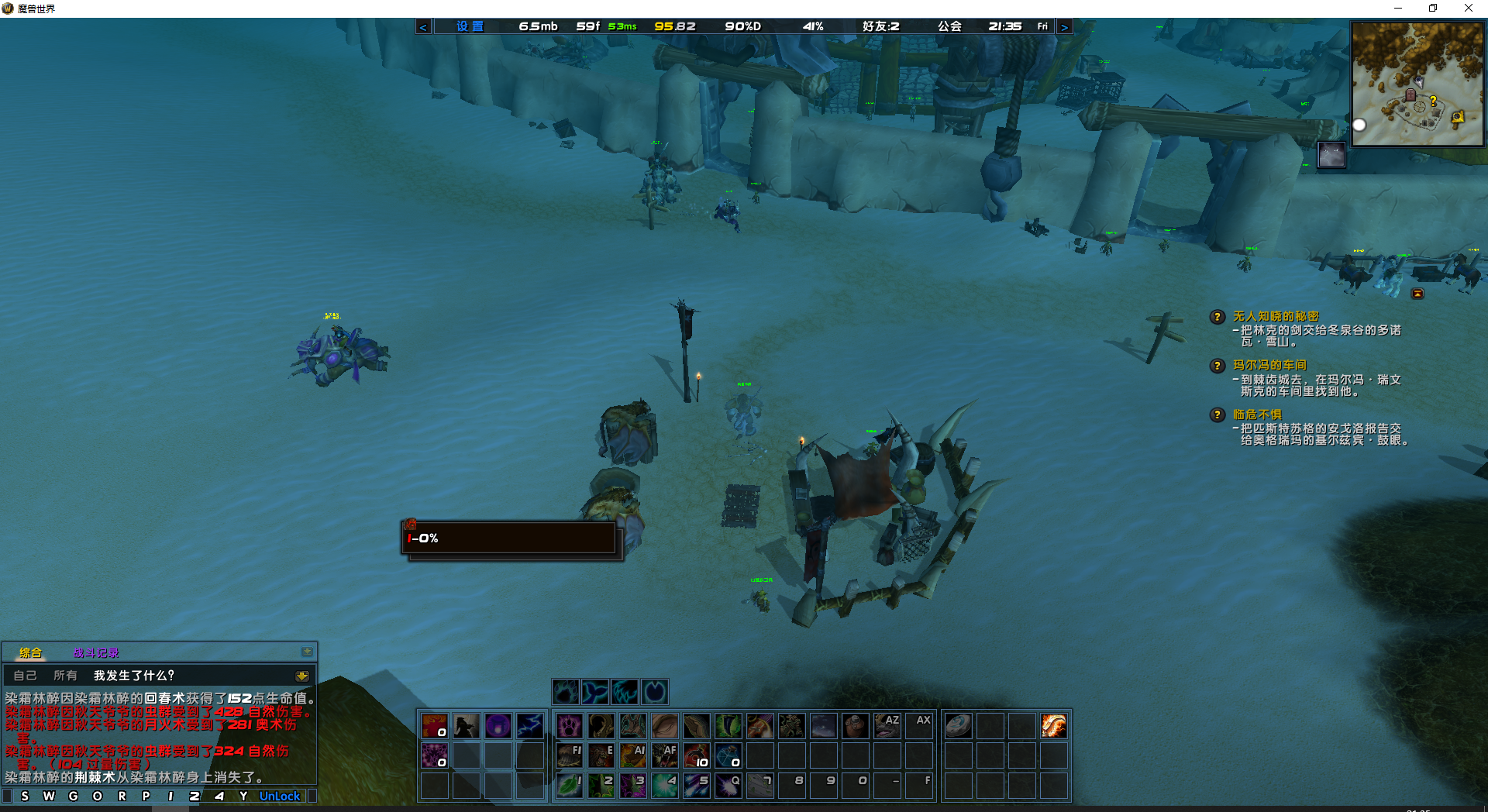Close the game window

tap(1468, 8)
